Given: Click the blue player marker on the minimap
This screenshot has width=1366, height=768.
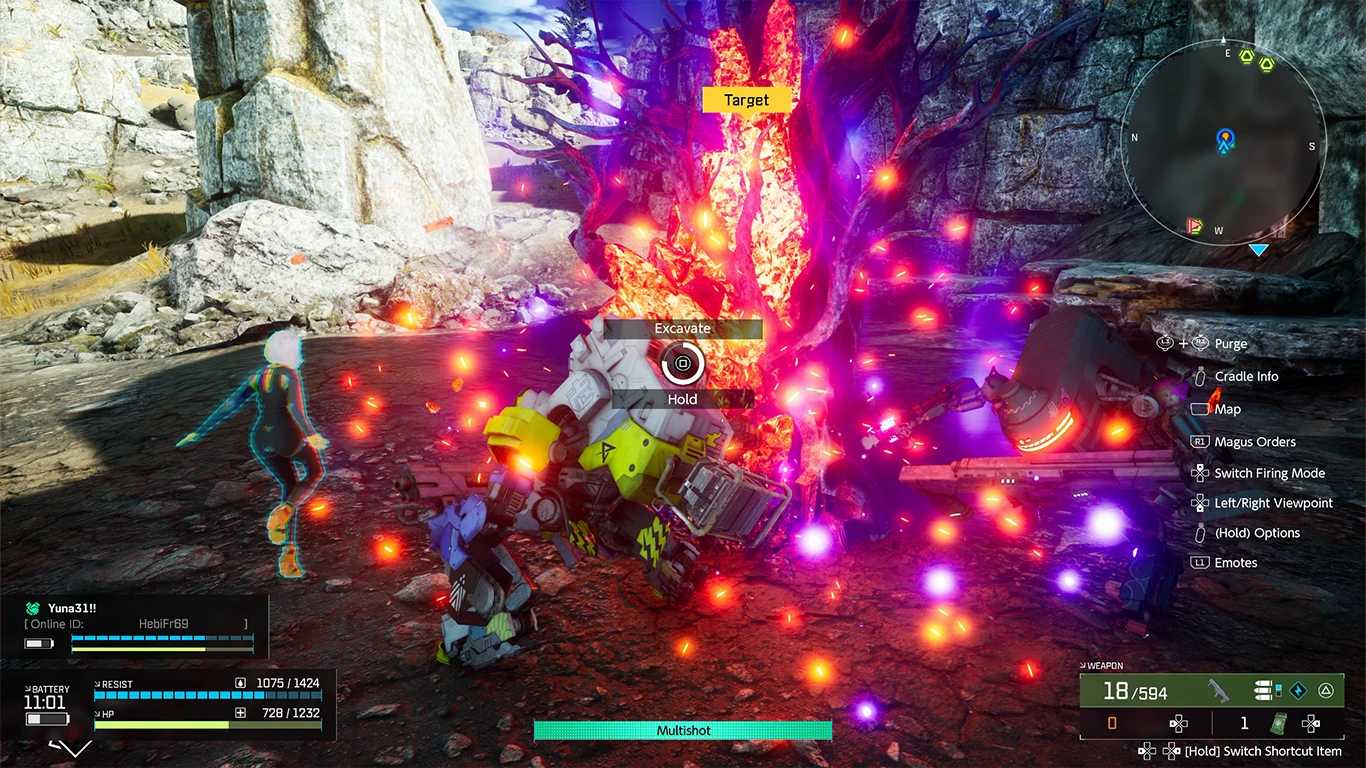Looking at the screenshot, I should coord(1225,142).
